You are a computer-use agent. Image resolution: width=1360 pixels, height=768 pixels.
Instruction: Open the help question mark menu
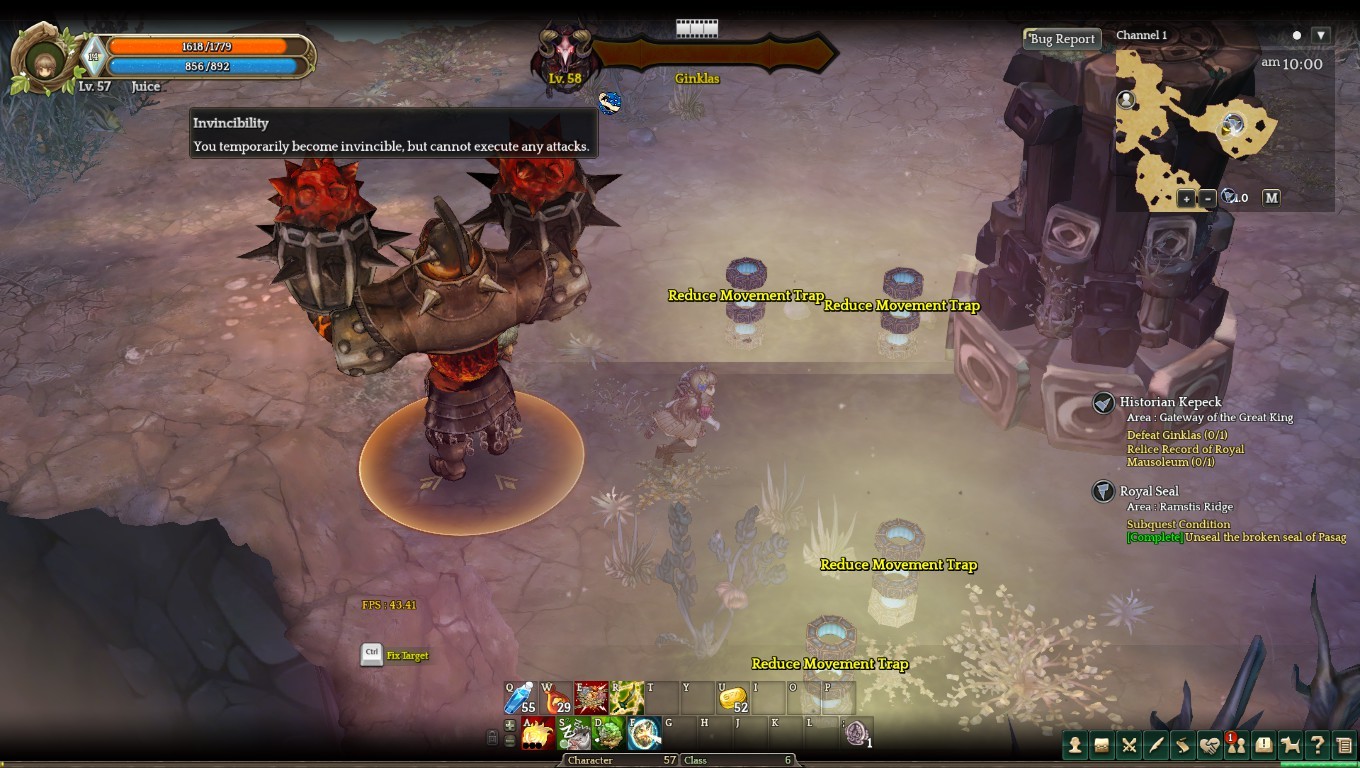pyautogui.click(x=1318, y=745)
